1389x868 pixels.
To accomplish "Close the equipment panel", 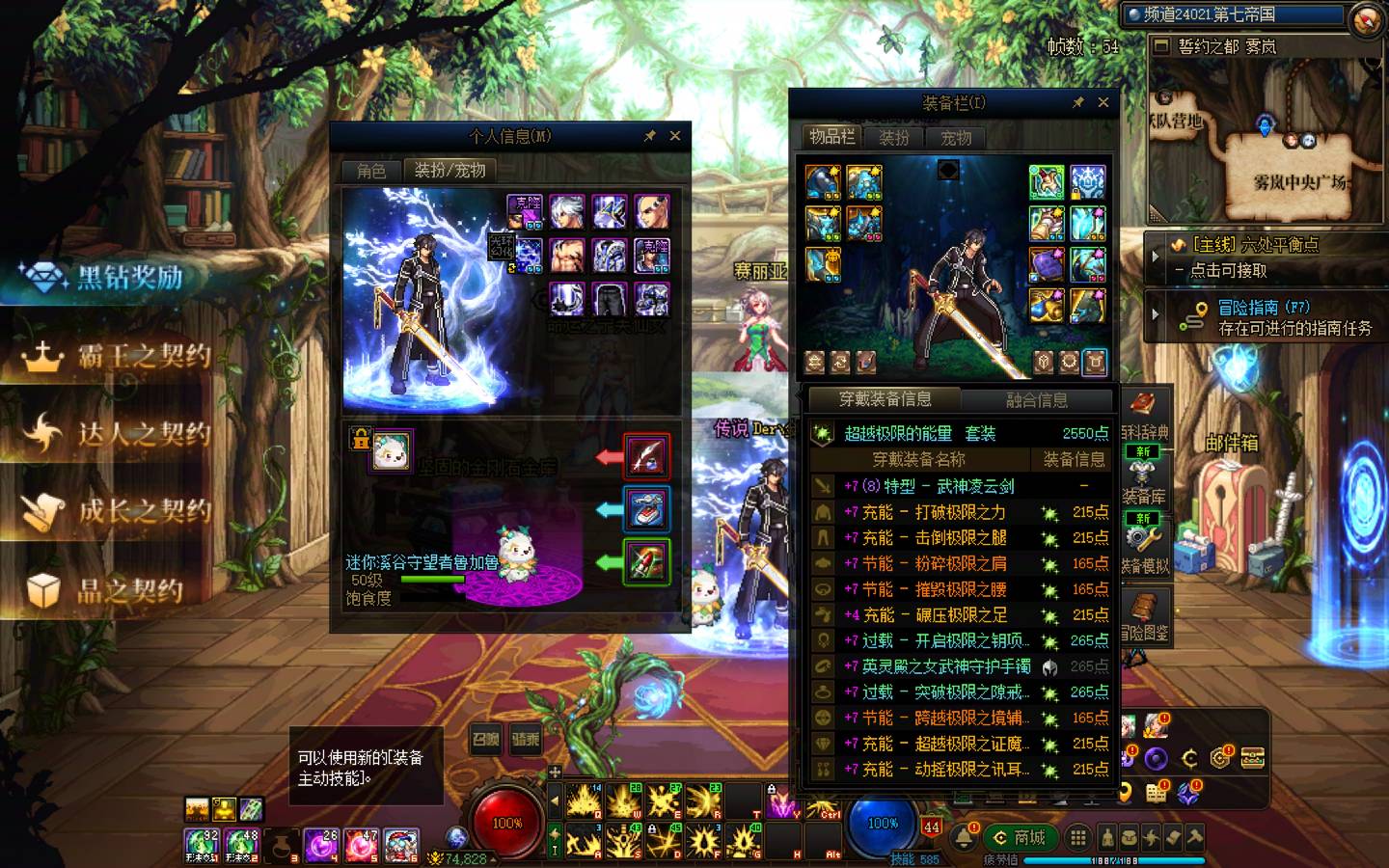I will pos(1103,102).
